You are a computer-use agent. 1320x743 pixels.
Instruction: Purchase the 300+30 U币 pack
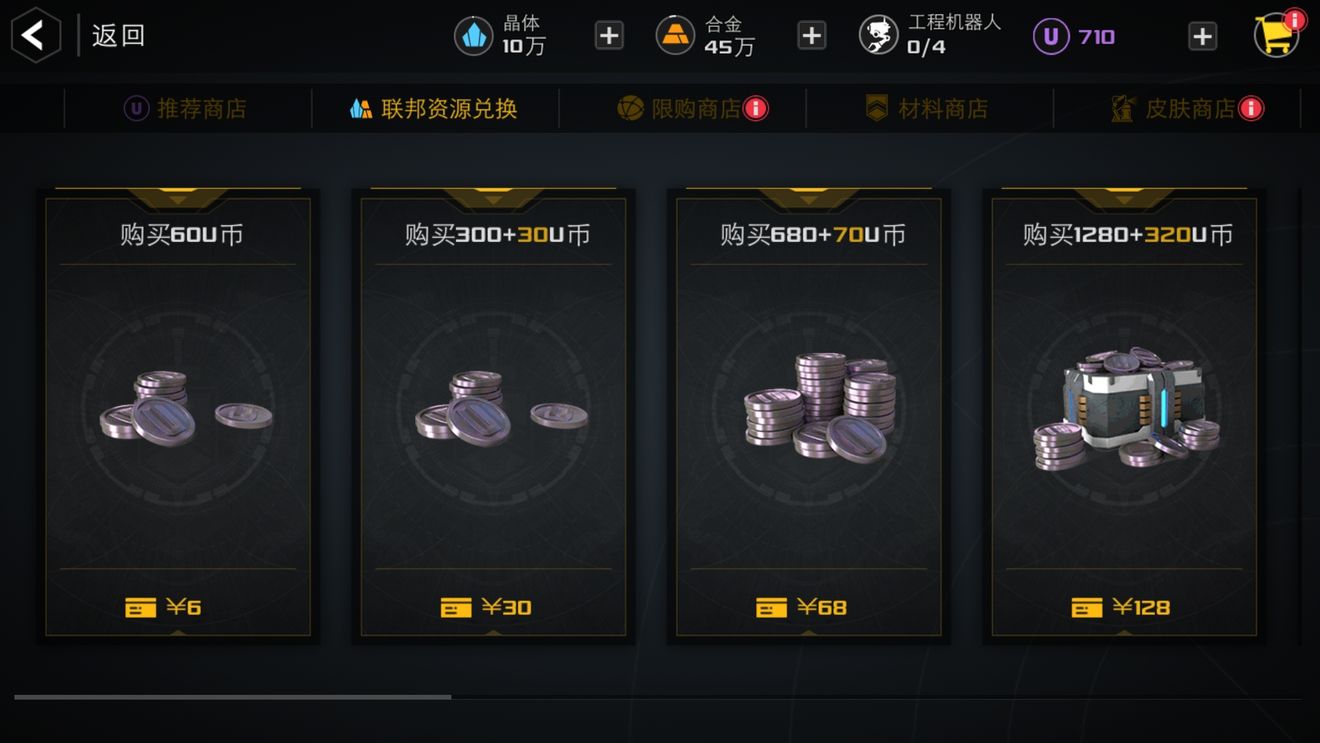pyautogui.click(x=493, y=415)
